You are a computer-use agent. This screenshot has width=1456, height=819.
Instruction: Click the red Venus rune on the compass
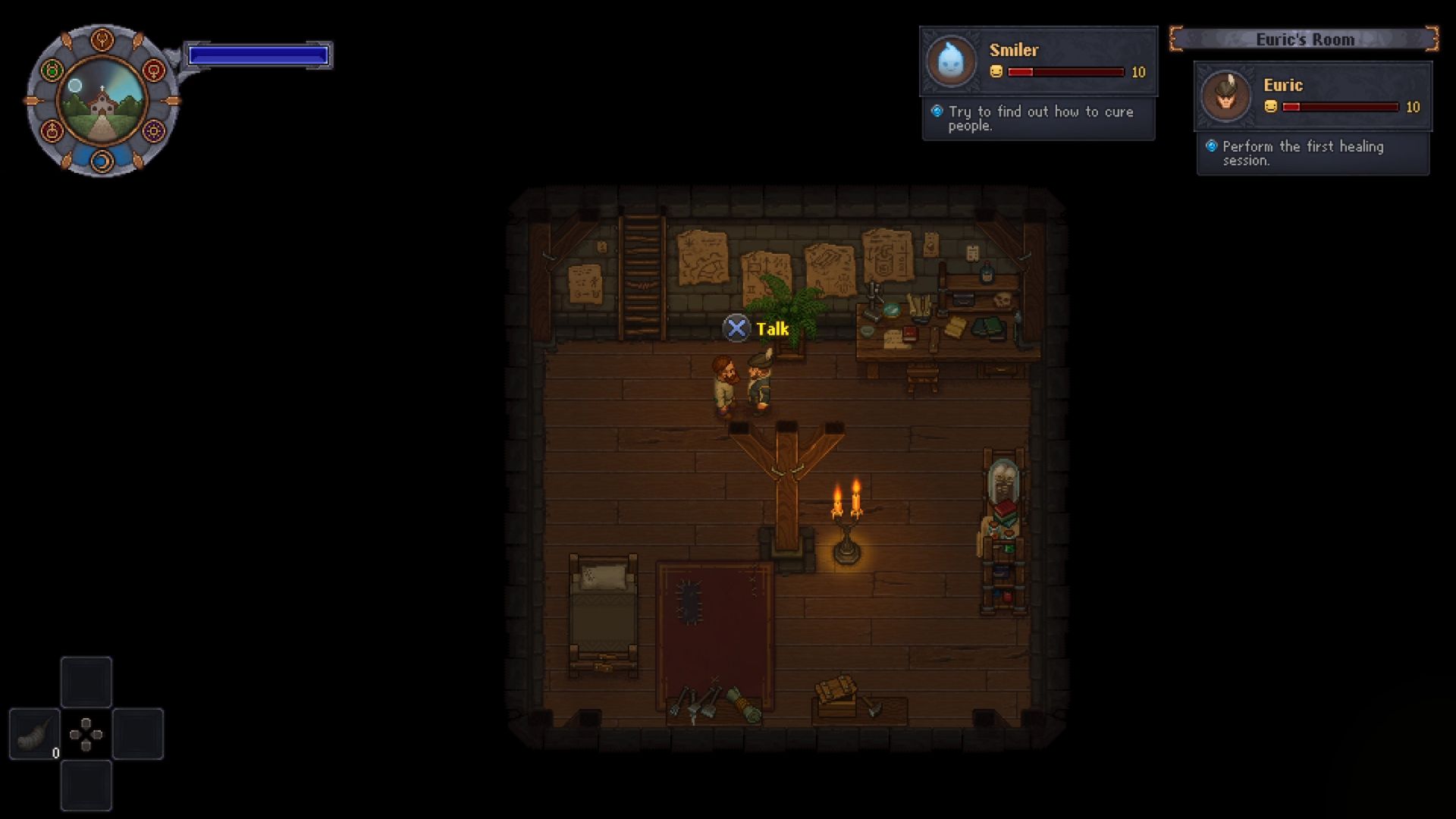(154, 71)
